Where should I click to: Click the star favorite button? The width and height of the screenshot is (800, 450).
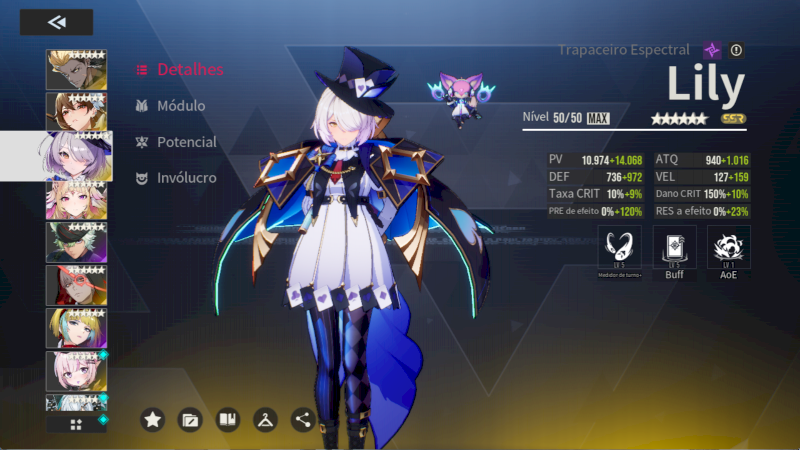152,420
